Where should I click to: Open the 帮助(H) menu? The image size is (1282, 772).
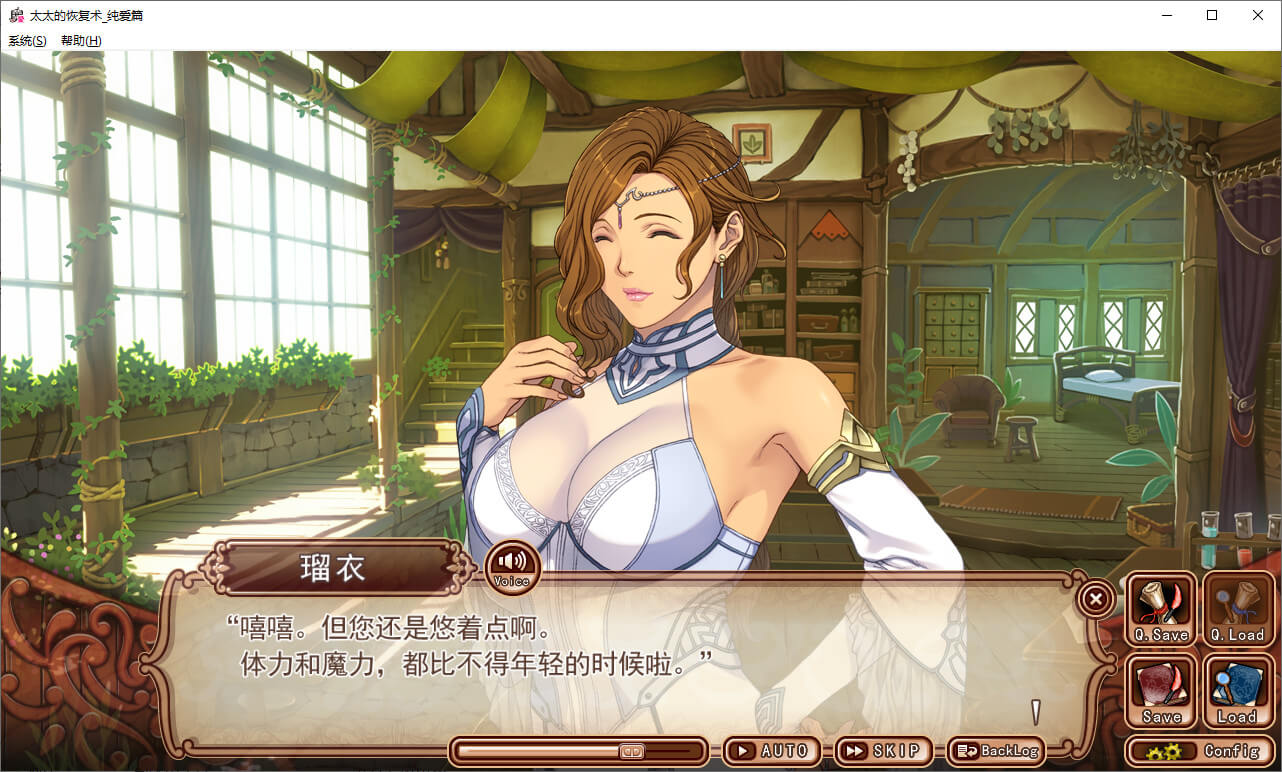click(81, 41)
